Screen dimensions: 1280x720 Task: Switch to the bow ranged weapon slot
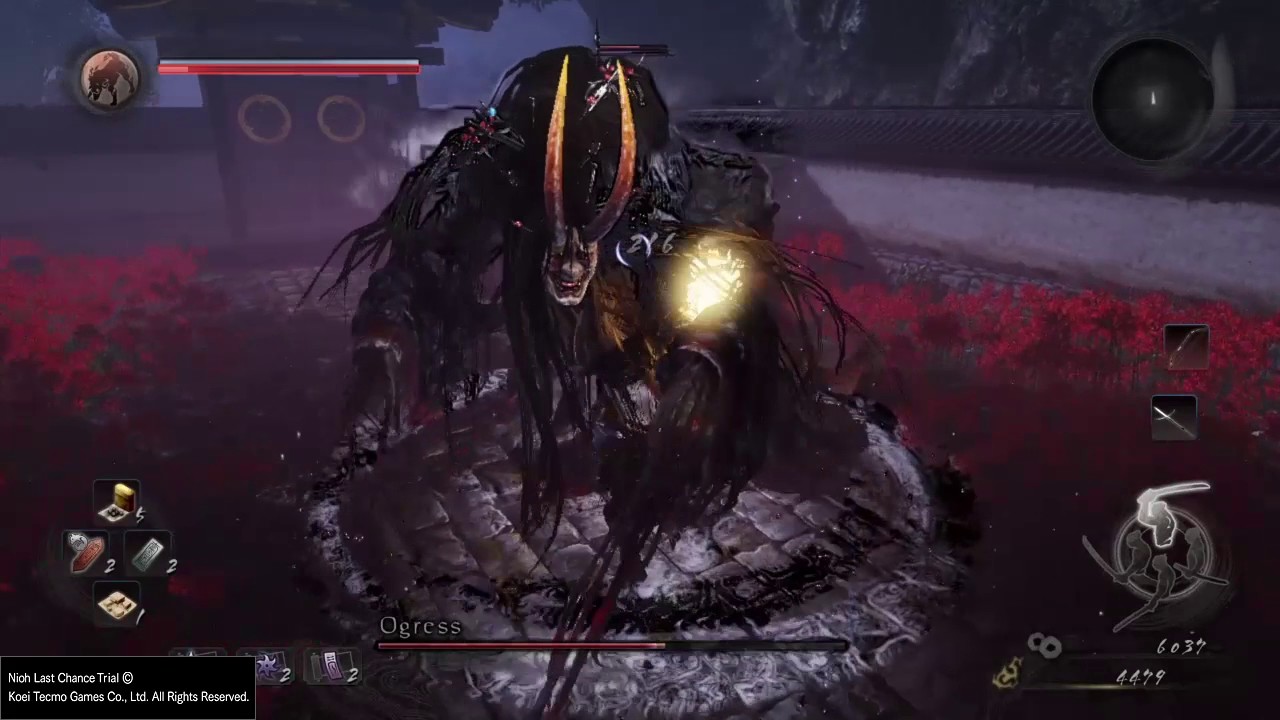1186,348
